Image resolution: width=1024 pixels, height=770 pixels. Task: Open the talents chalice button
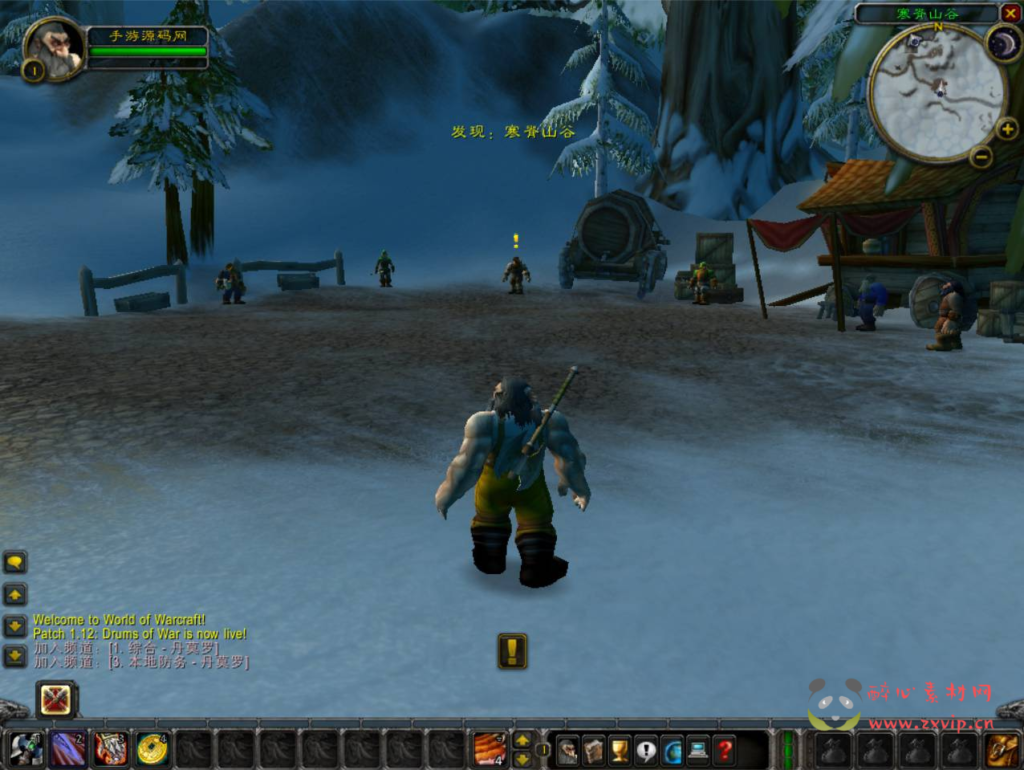click(x=620, y=750)
